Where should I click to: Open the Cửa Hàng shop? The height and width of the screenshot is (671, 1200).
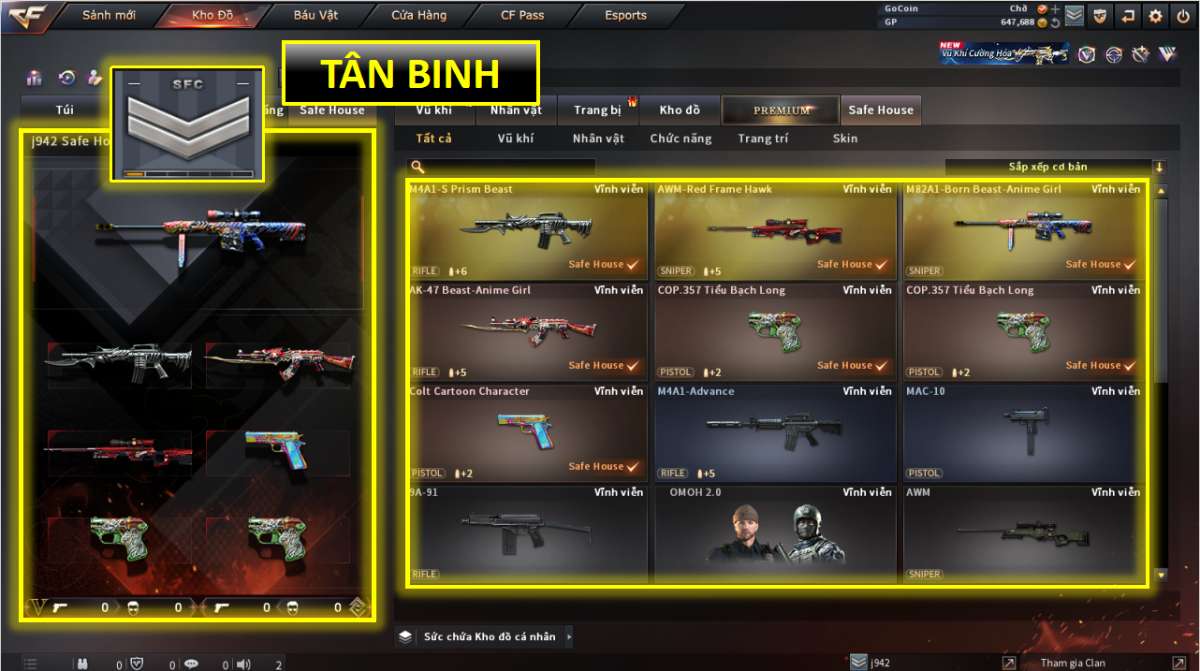419,16
